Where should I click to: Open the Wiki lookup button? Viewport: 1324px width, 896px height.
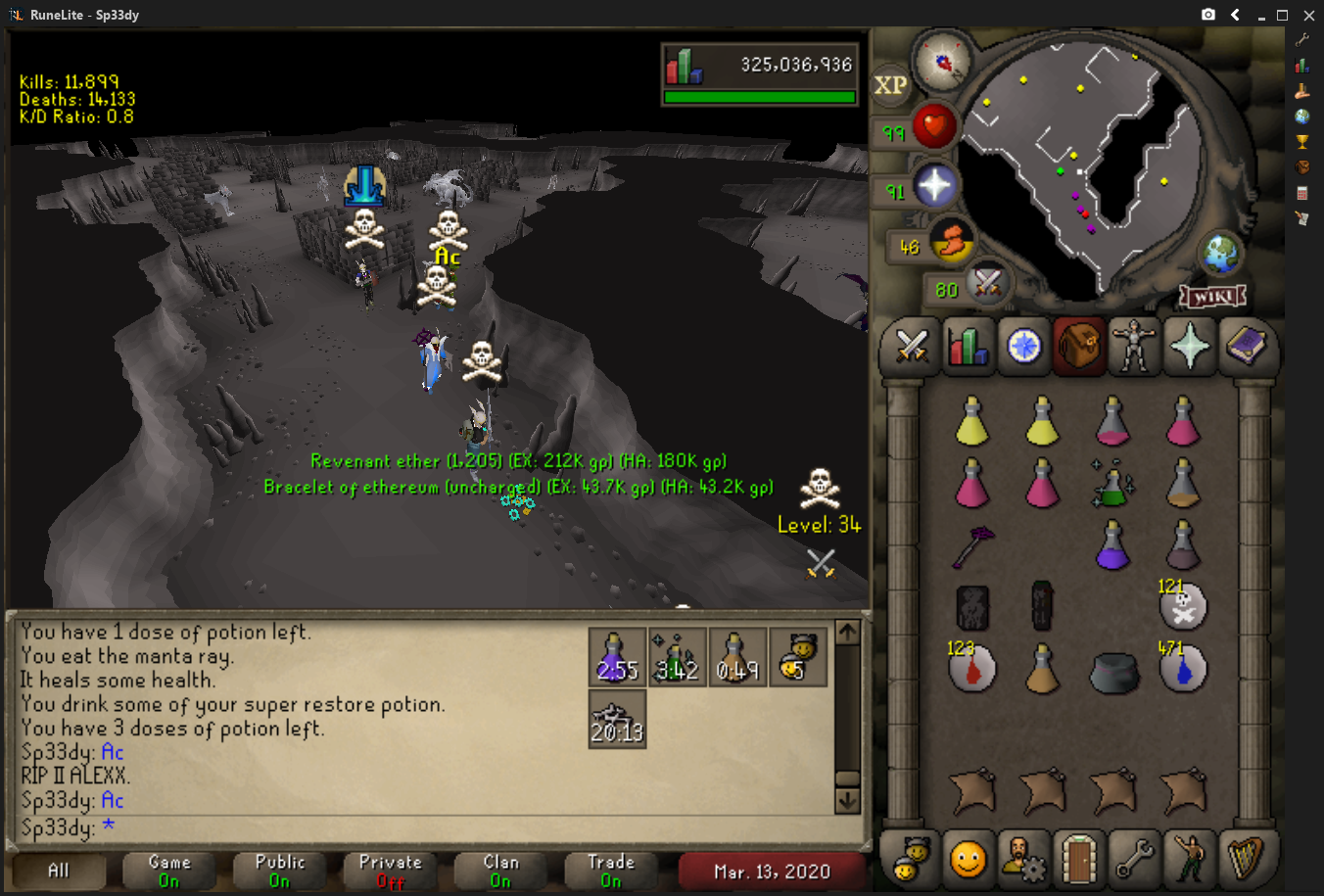[x=1212, y=296]
